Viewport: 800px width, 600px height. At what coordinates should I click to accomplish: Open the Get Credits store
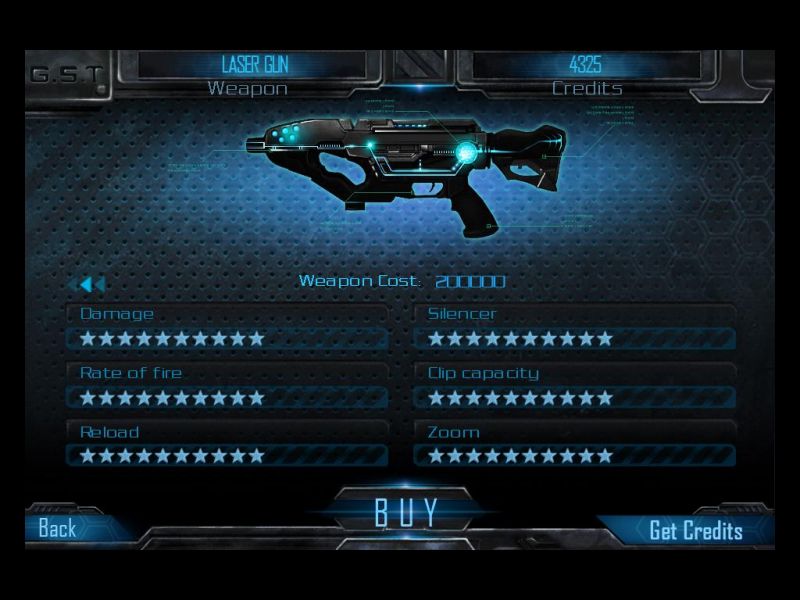pos(695,530)
